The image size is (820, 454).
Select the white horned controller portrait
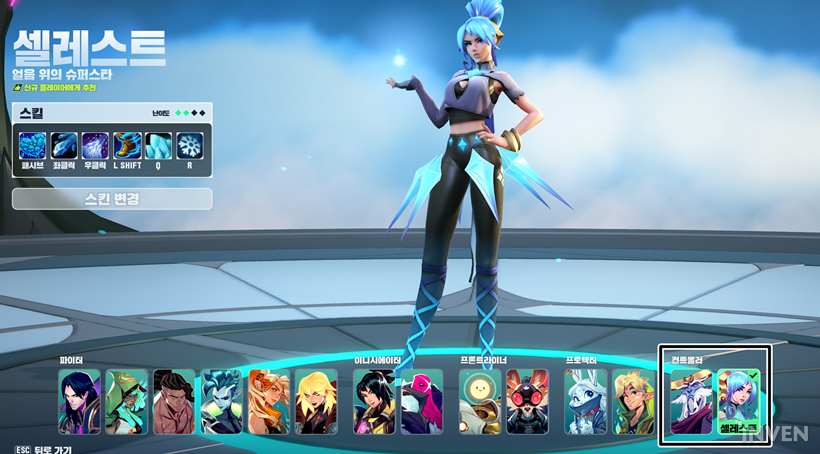(x=691, y=402)
